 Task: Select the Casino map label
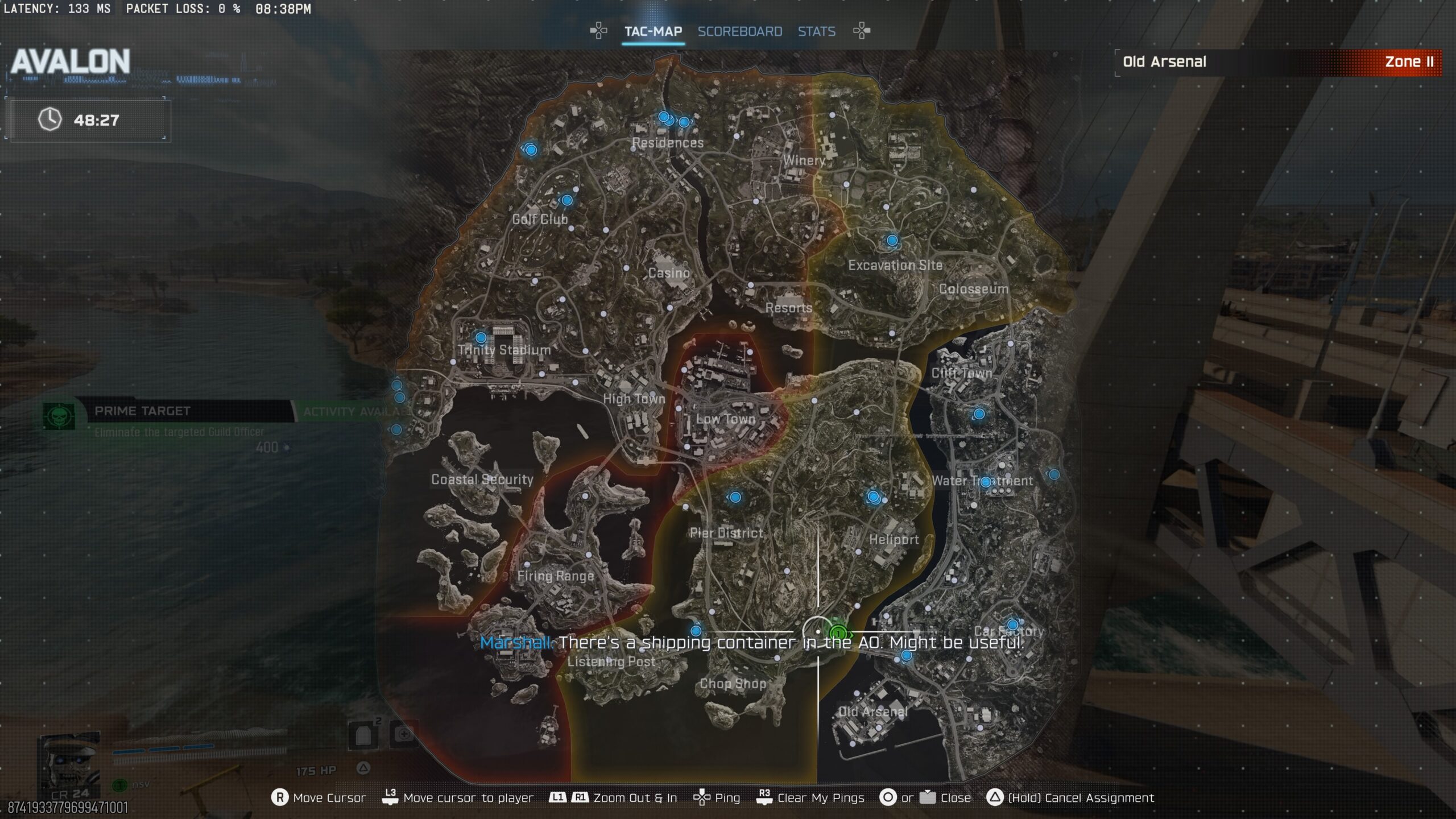click(x=669, y=273)
